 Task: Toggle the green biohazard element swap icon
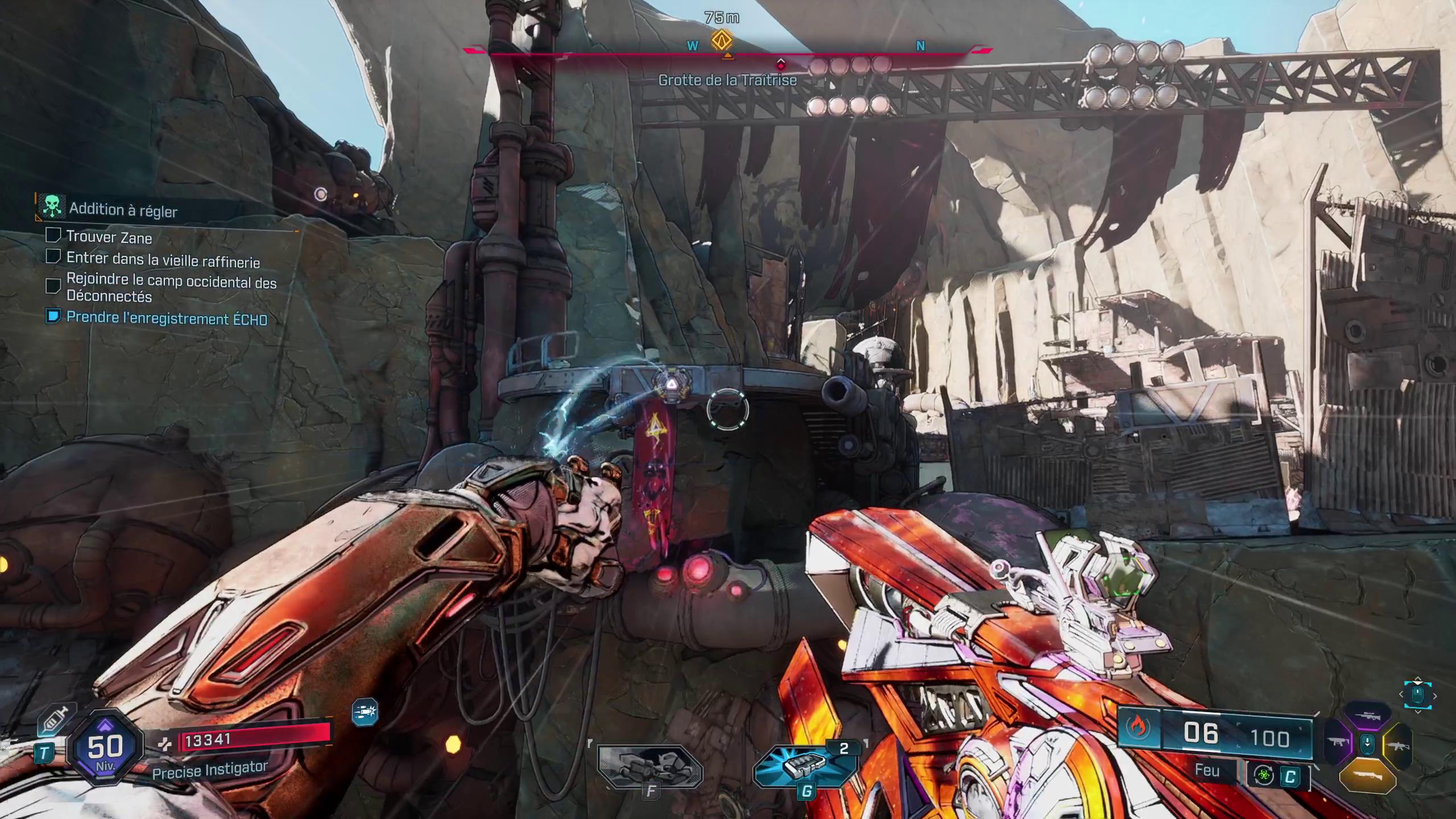(x=1264, y=776)
